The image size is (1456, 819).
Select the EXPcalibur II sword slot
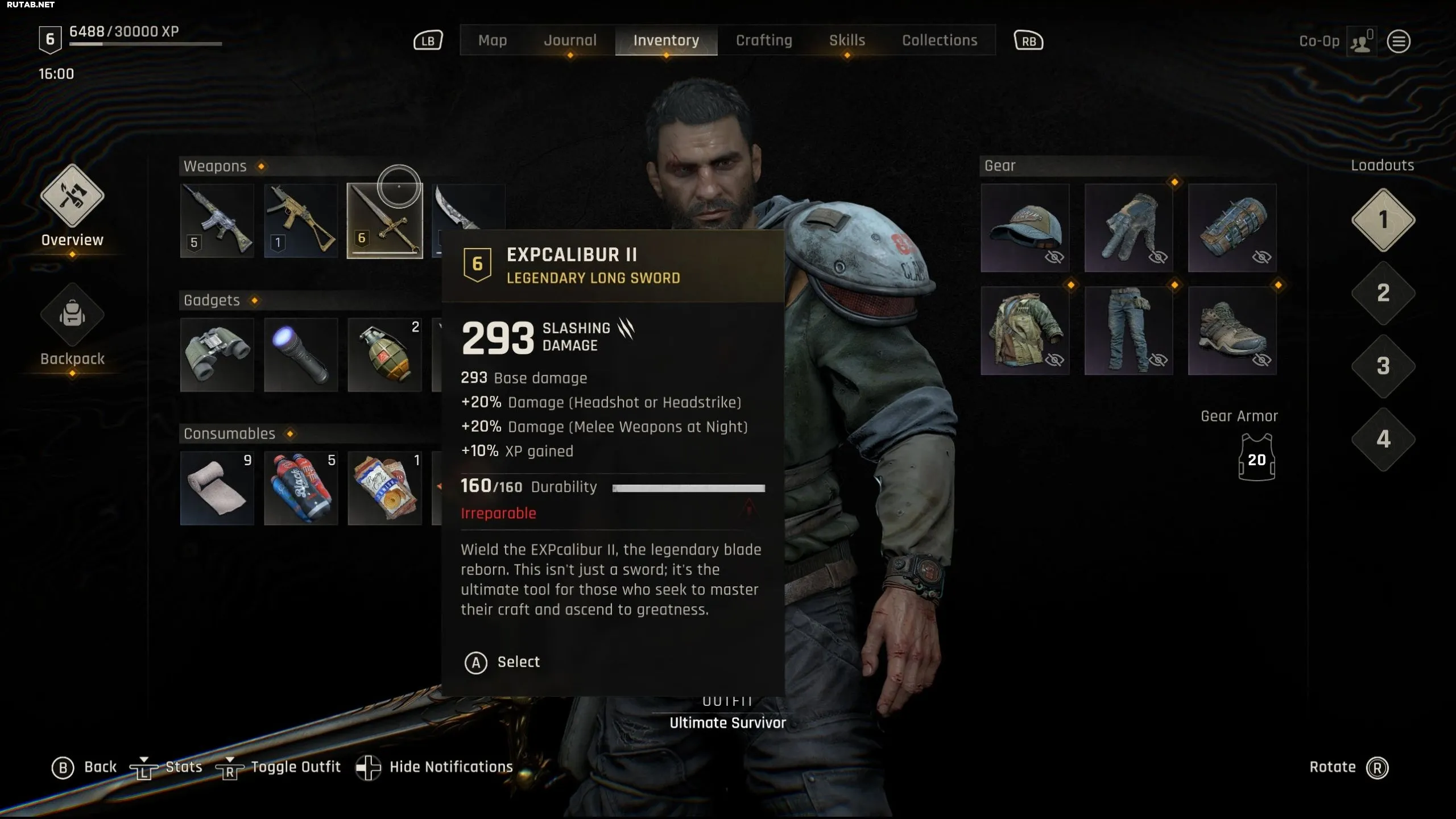click(x=384, y=221)
